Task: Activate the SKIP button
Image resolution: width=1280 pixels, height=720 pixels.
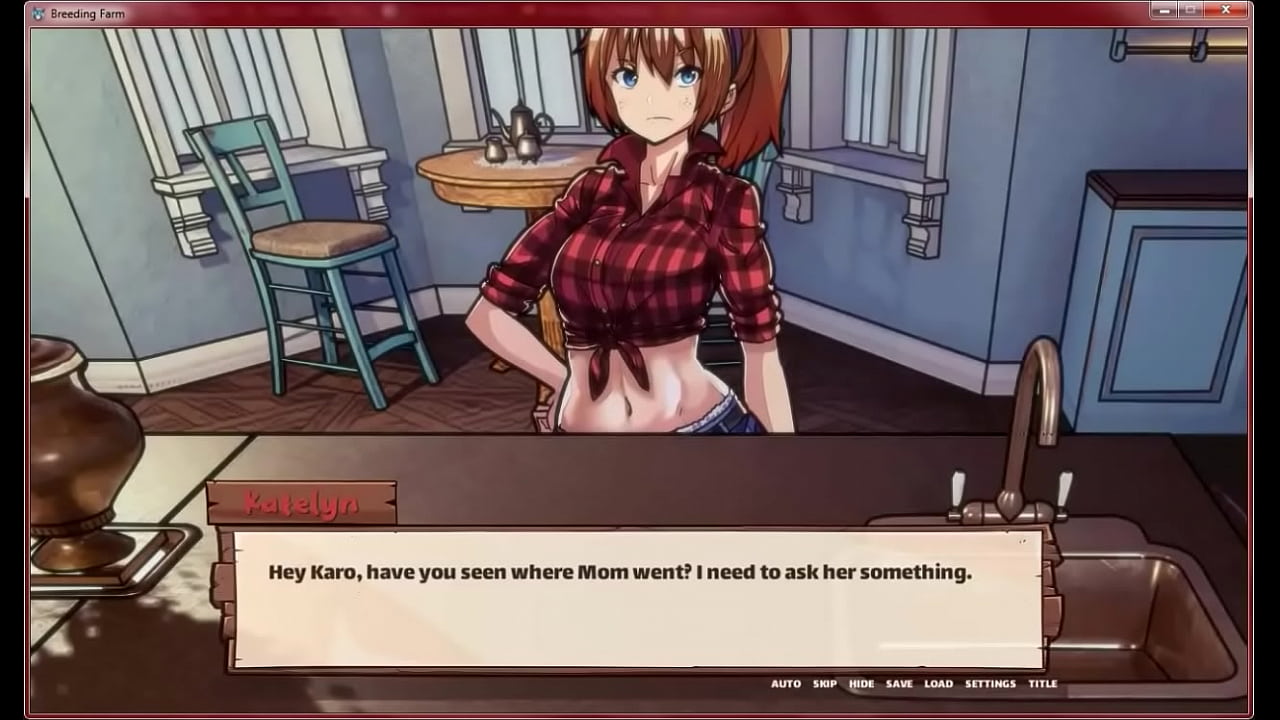Action: tap(825, 684)
